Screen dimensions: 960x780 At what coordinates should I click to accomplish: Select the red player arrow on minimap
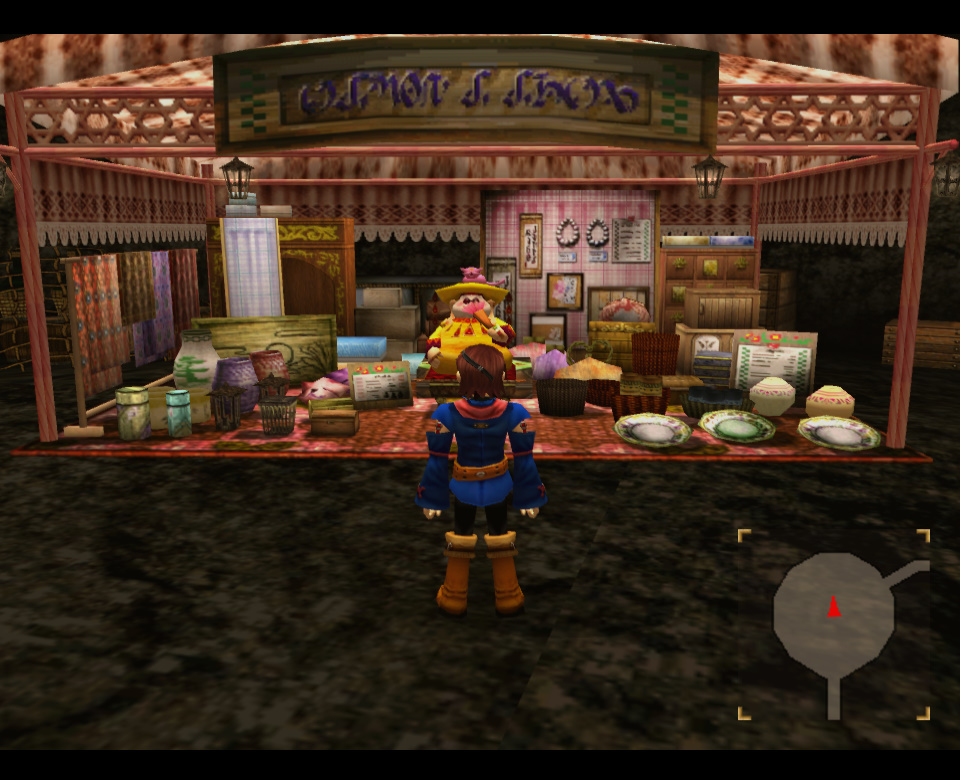834,606
